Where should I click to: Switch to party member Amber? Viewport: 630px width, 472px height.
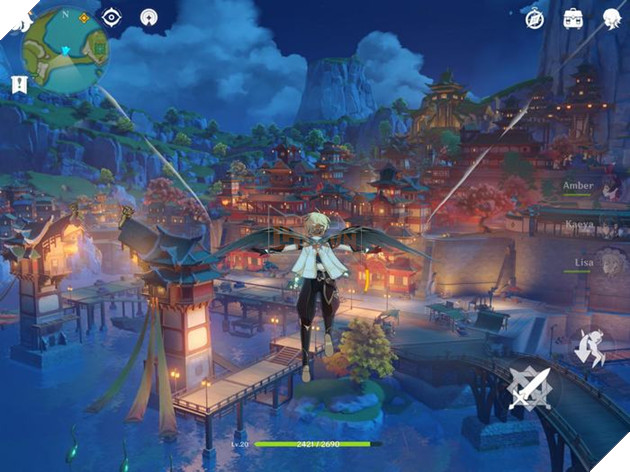(580, 186)
